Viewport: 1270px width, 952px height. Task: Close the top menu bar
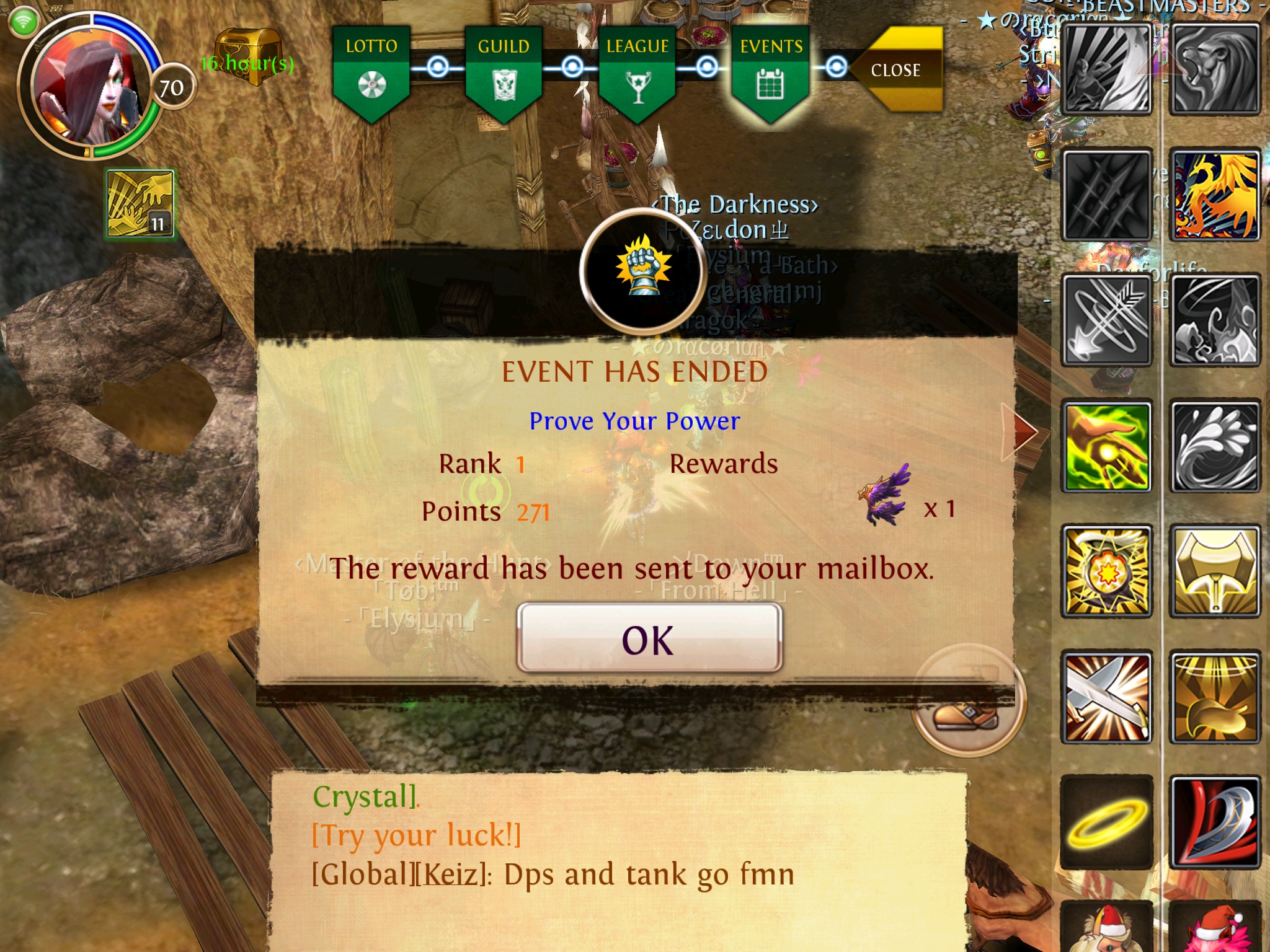pos(900,69)
